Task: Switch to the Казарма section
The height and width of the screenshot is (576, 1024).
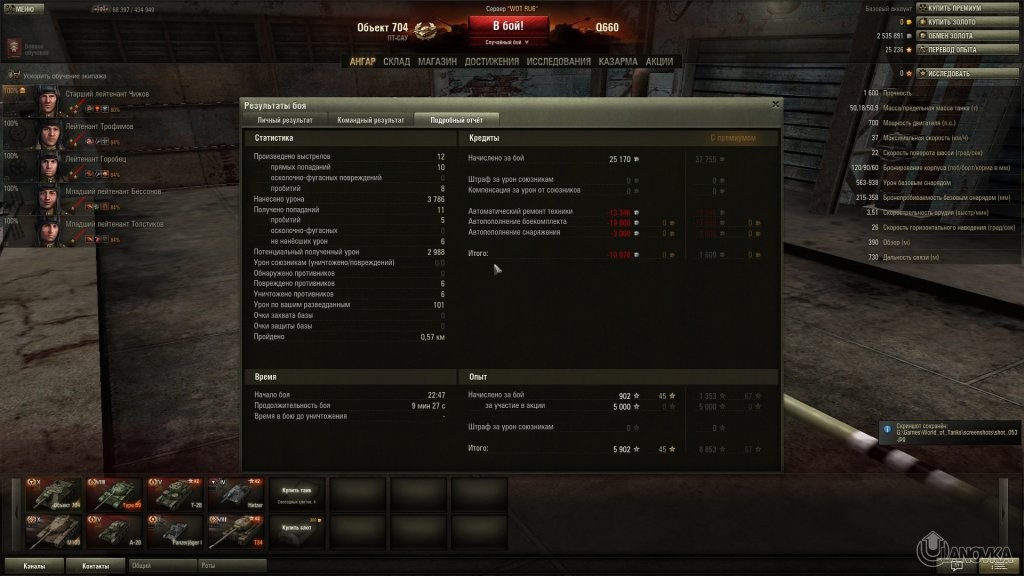Action: 618,61
